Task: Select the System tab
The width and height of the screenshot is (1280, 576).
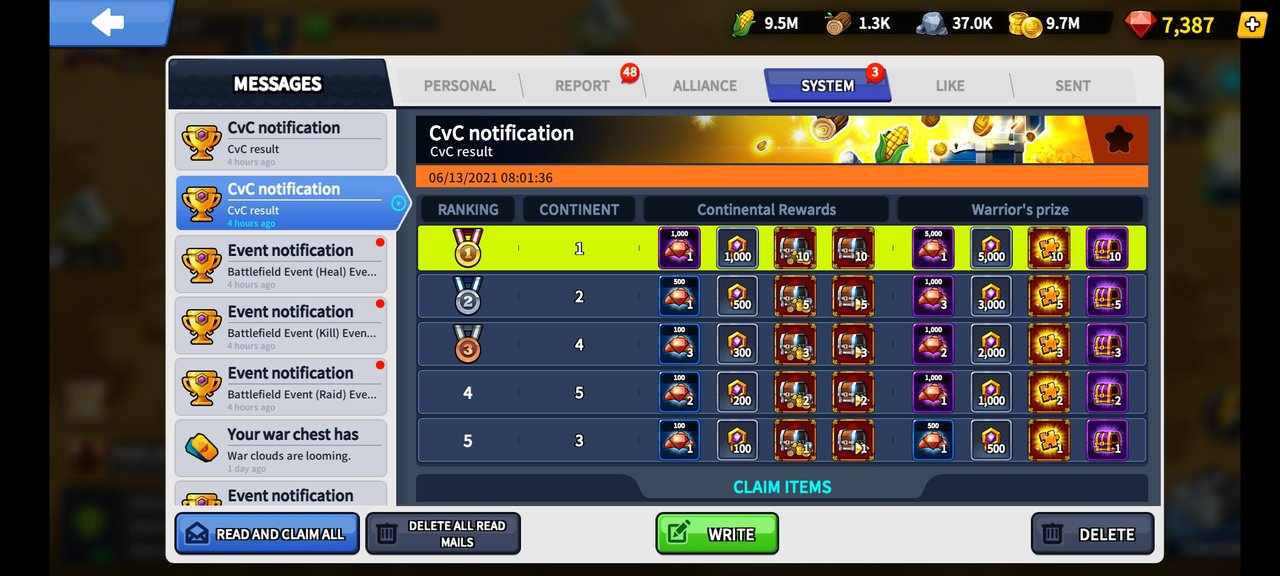Action: 827,86
